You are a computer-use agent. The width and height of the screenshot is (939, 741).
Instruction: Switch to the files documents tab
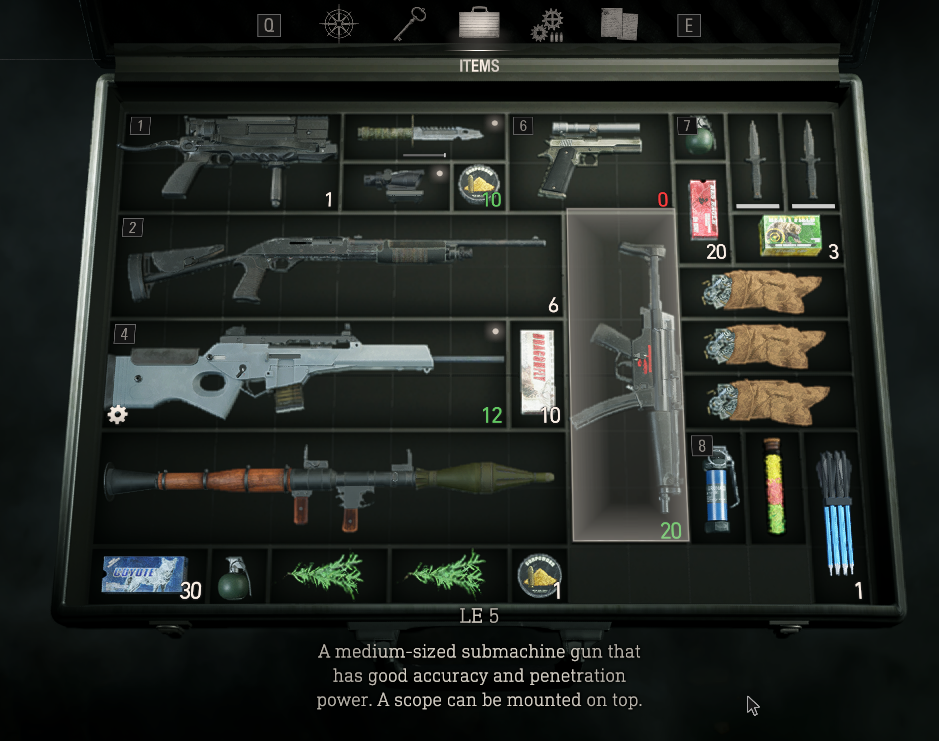[619, 24]
